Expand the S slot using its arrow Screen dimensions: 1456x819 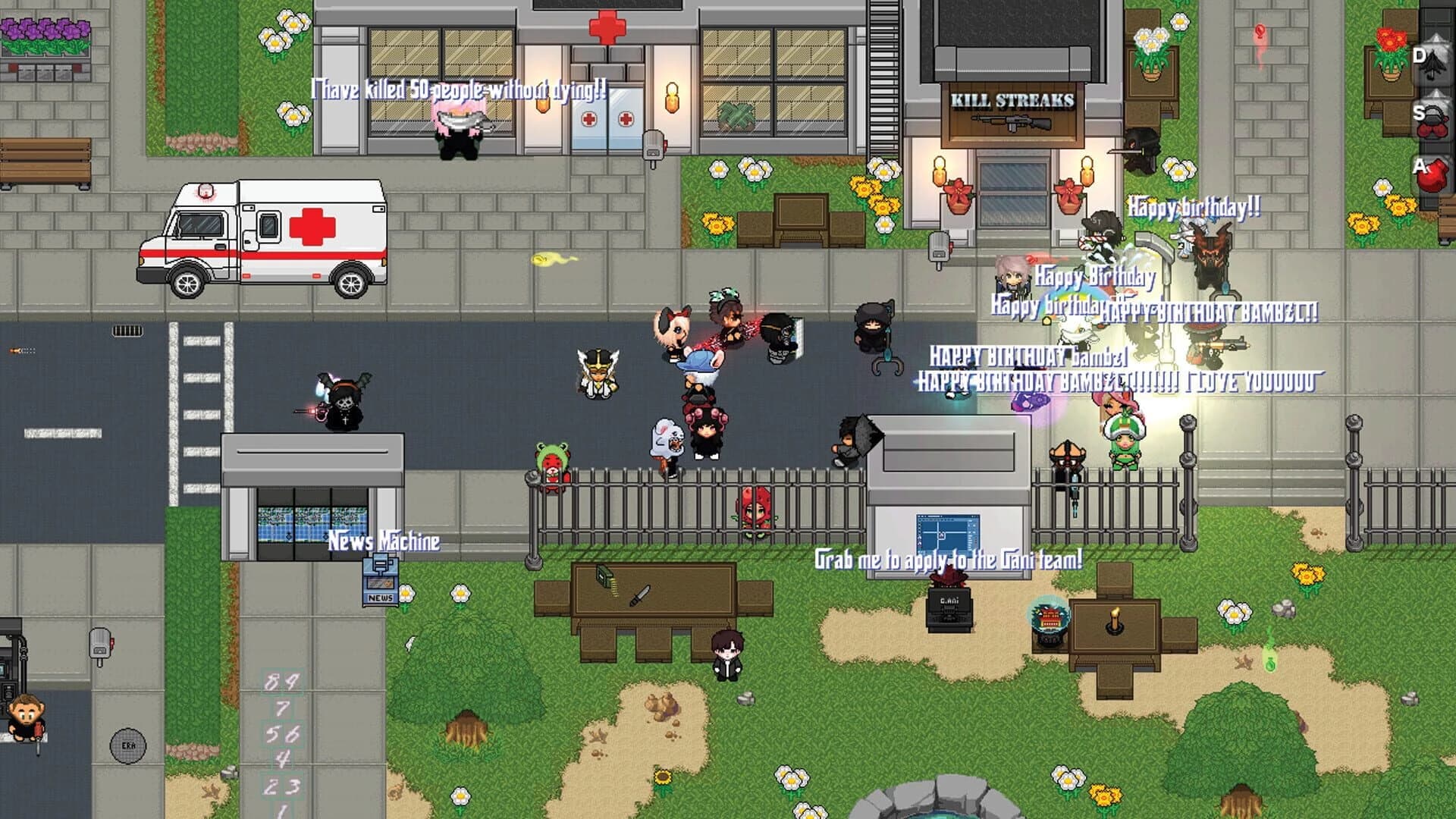(x=1437, y=95)
